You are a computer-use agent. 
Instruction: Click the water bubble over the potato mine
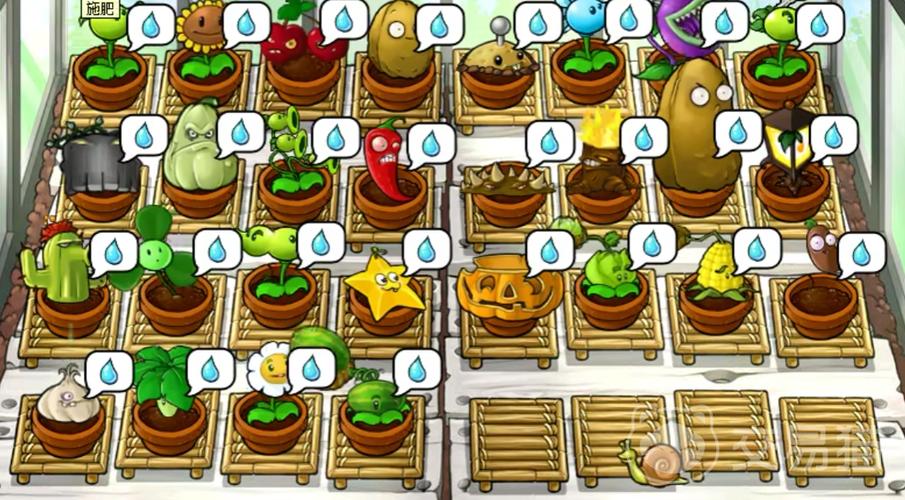(x=538, y=21)
